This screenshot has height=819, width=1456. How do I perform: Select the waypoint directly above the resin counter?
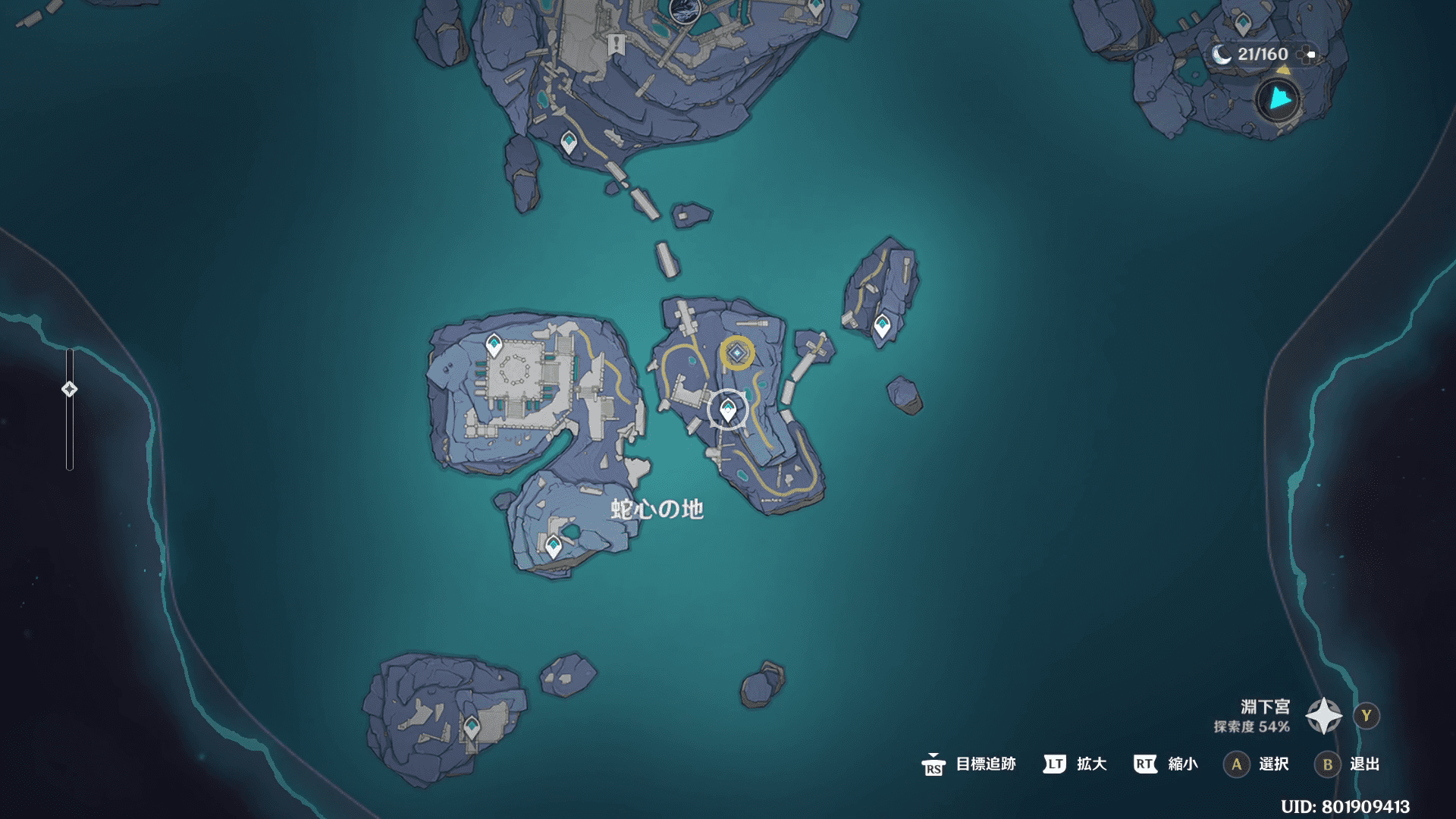(x=1242, y=24)
